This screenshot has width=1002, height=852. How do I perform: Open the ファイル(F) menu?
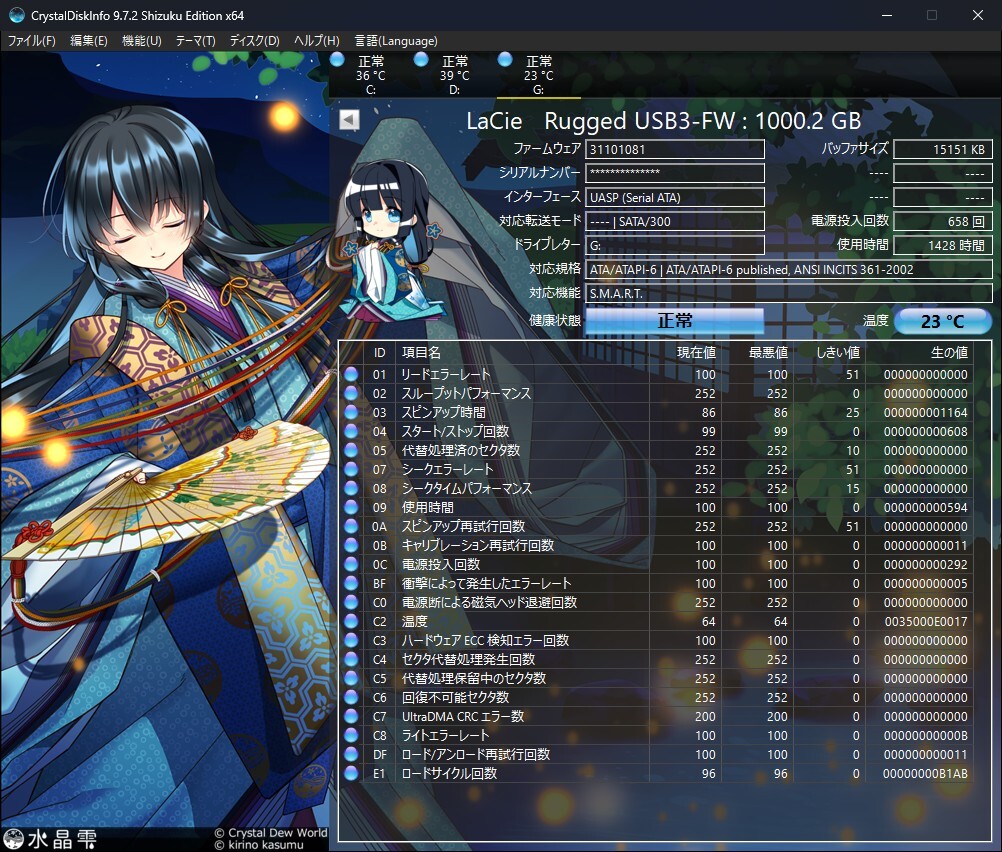coord(32,41)
